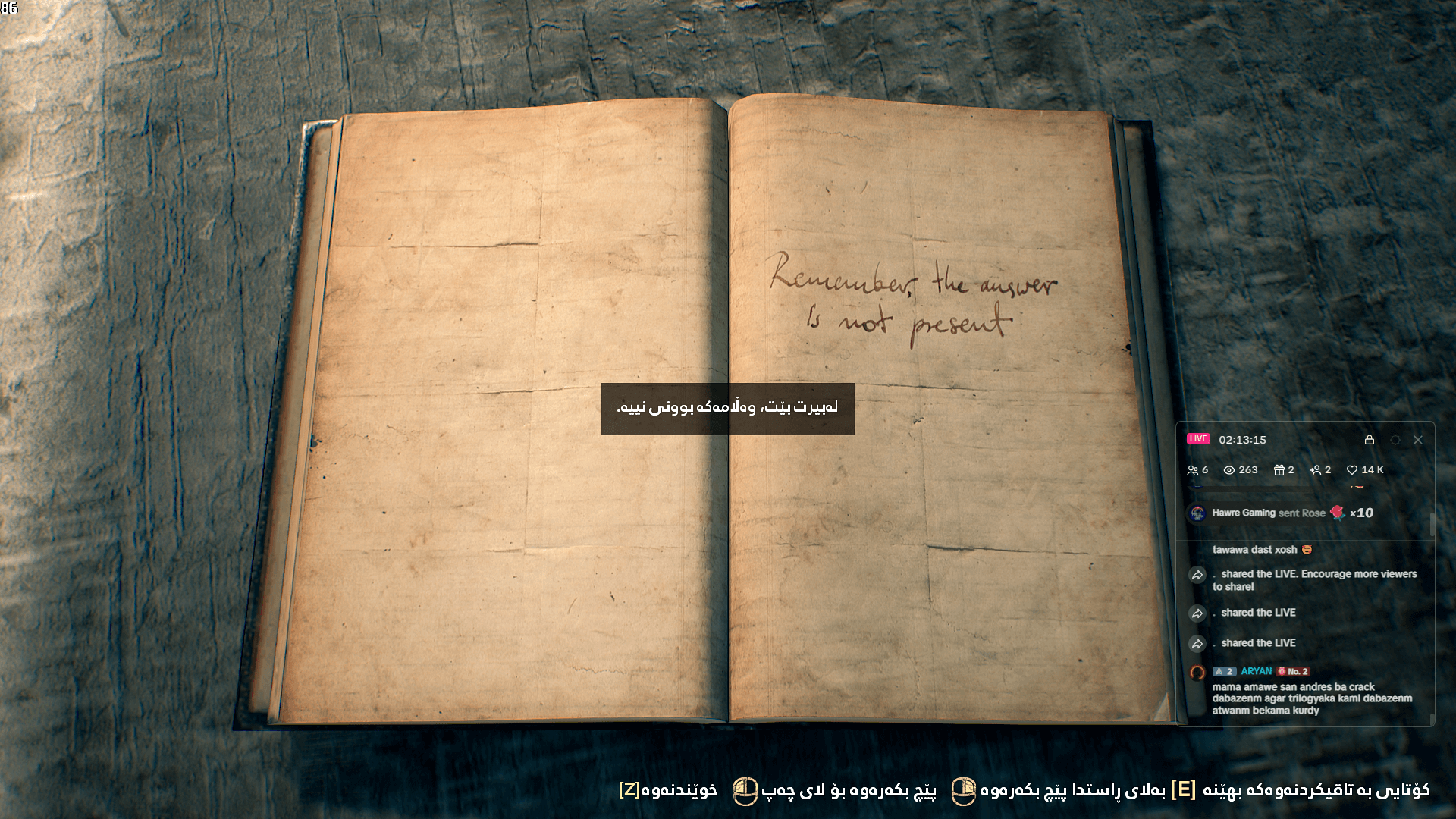This screenshot has width=1456, height=819.
Task: Click the members icon showing 6
Action: point(1197,469)
